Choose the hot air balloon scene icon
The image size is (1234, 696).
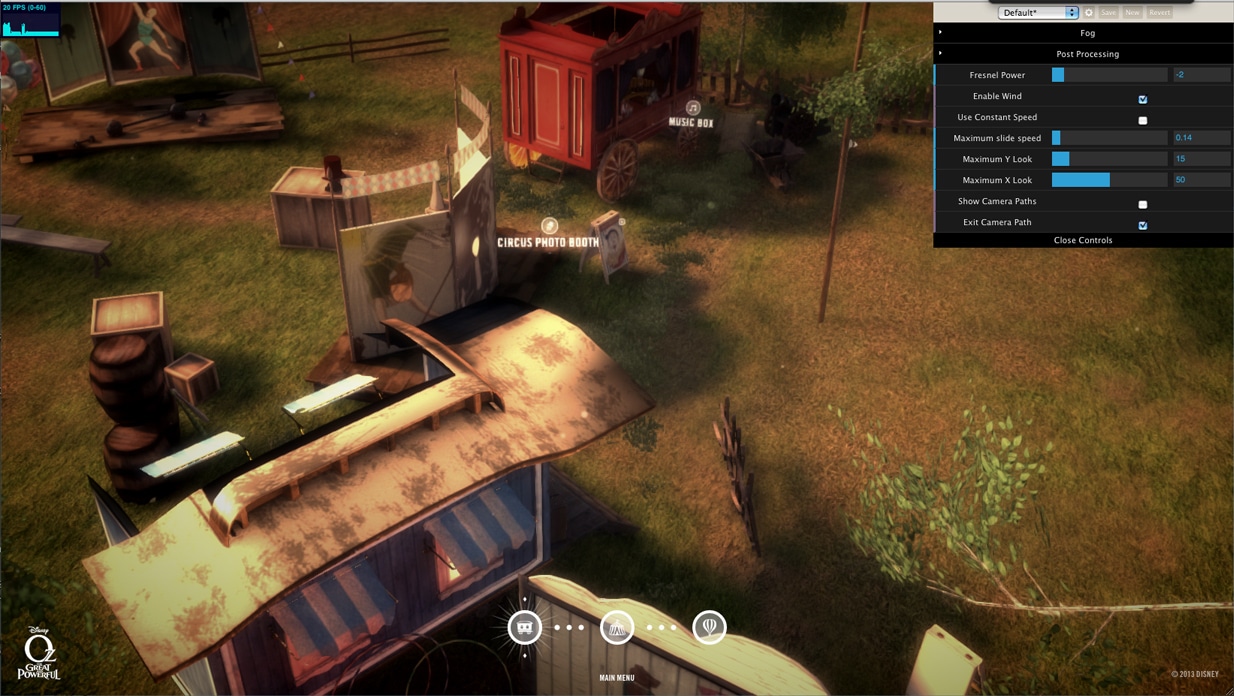tap(709, 628)
